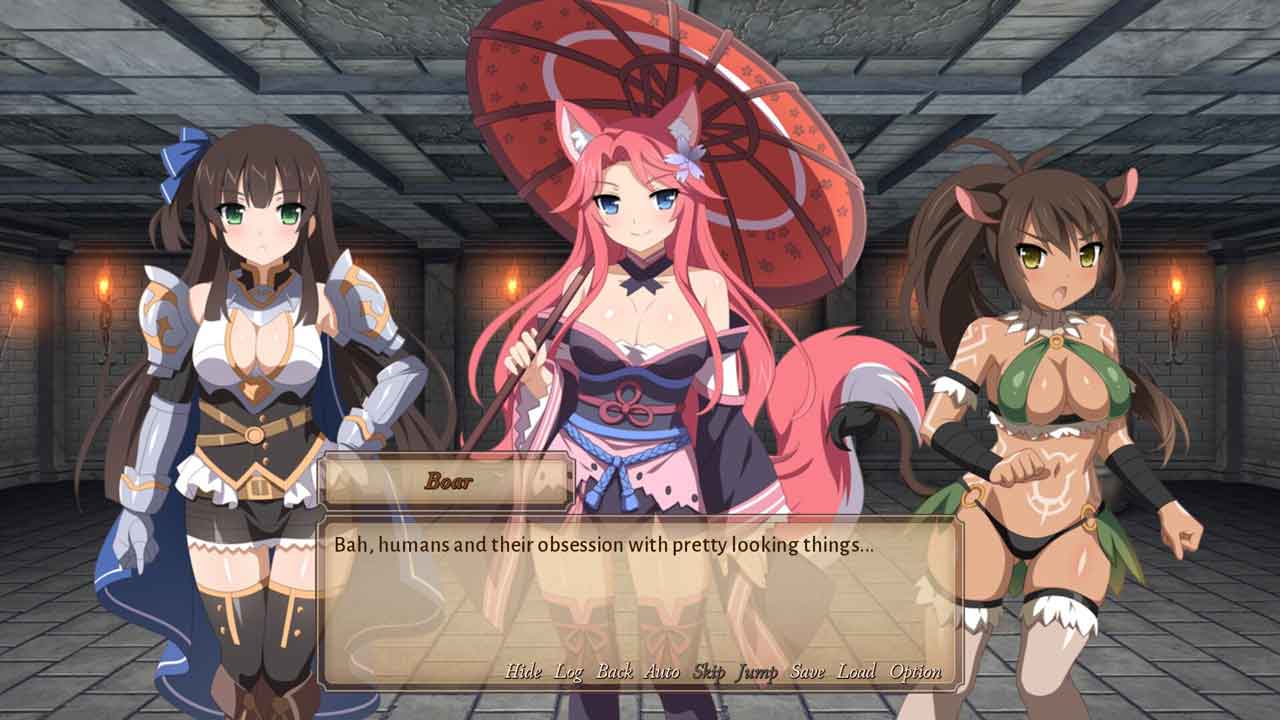Open the Load game screen
Viewport: 1280px width, 720px height.
[x=856, y=671]
